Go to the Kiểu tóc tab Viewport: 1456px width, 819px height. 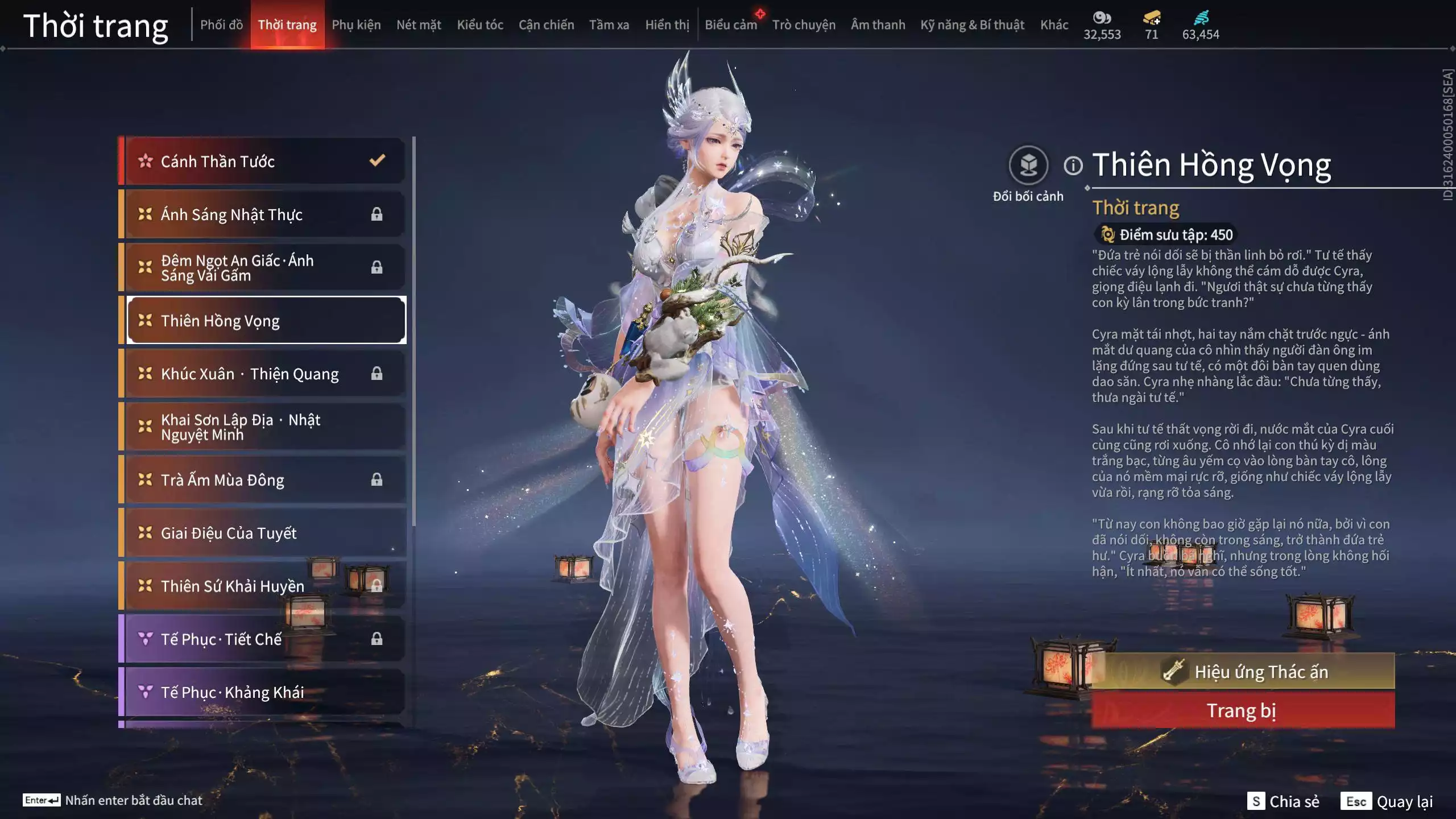(x=480, y=25)
